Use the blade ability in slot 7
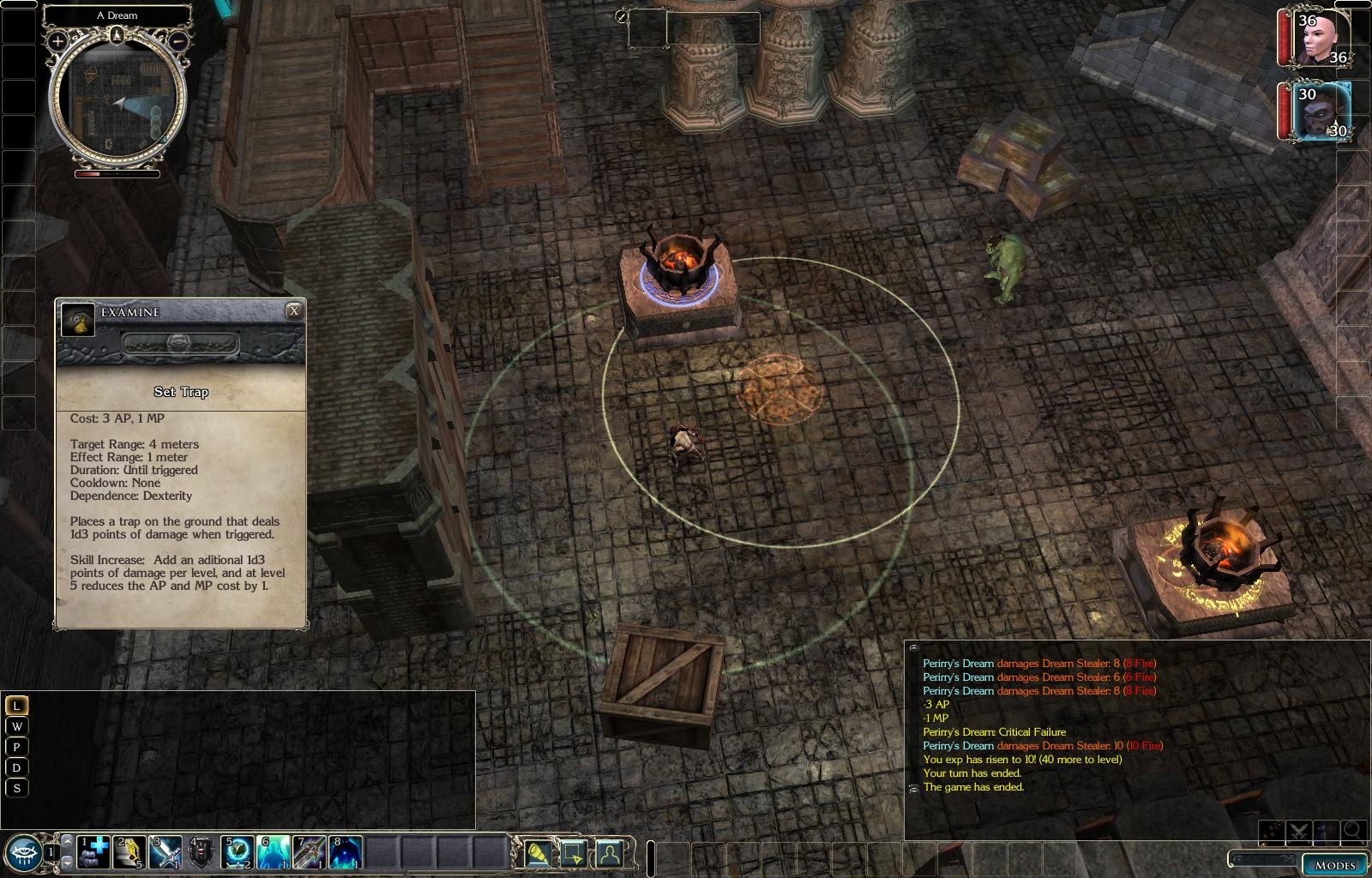Image resolution: width=1372 pixels, height=878 pixels. 309,852
